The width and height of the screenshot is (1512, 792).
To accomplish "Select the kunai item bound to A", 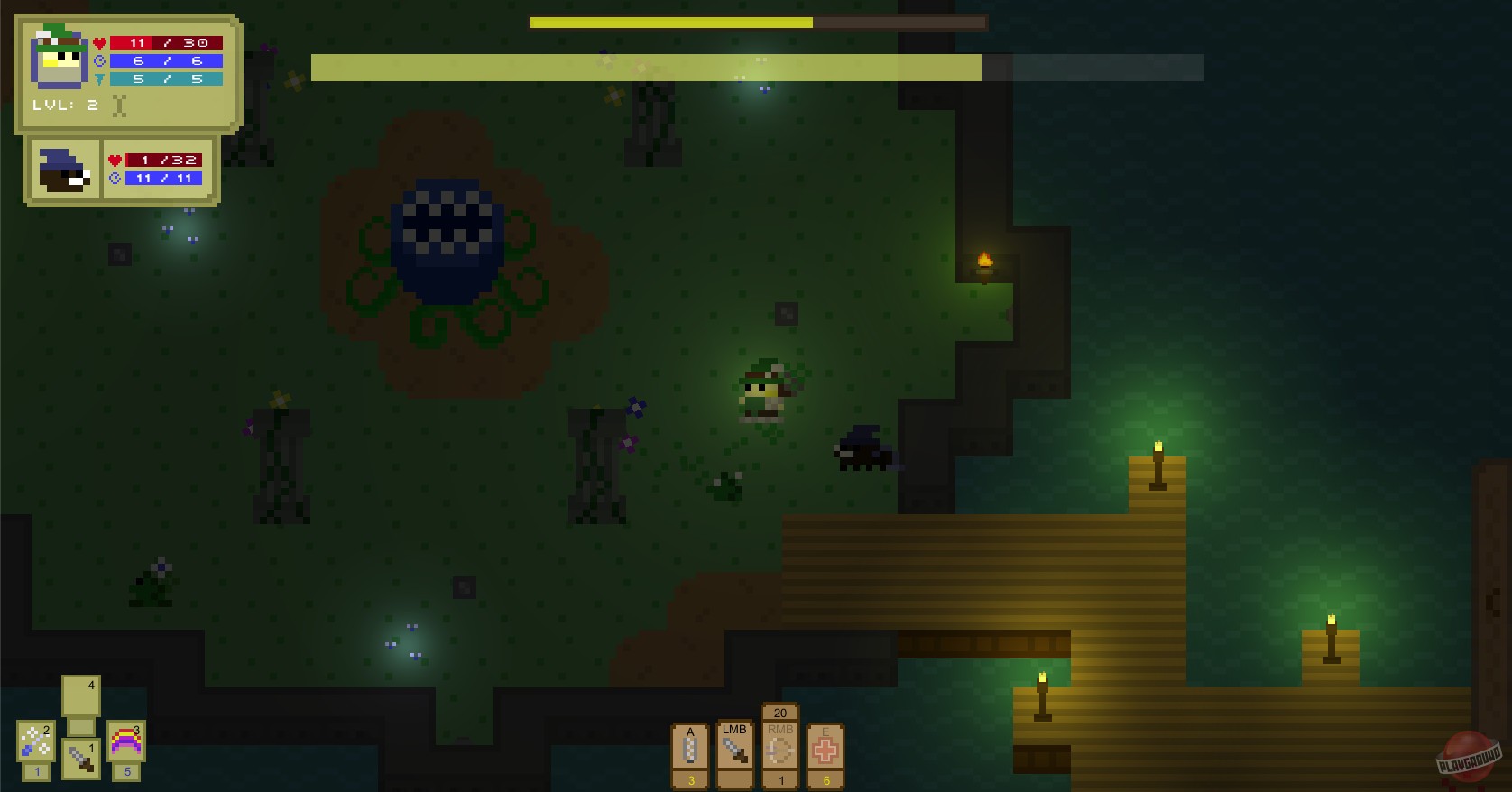I will pos(690,749).
